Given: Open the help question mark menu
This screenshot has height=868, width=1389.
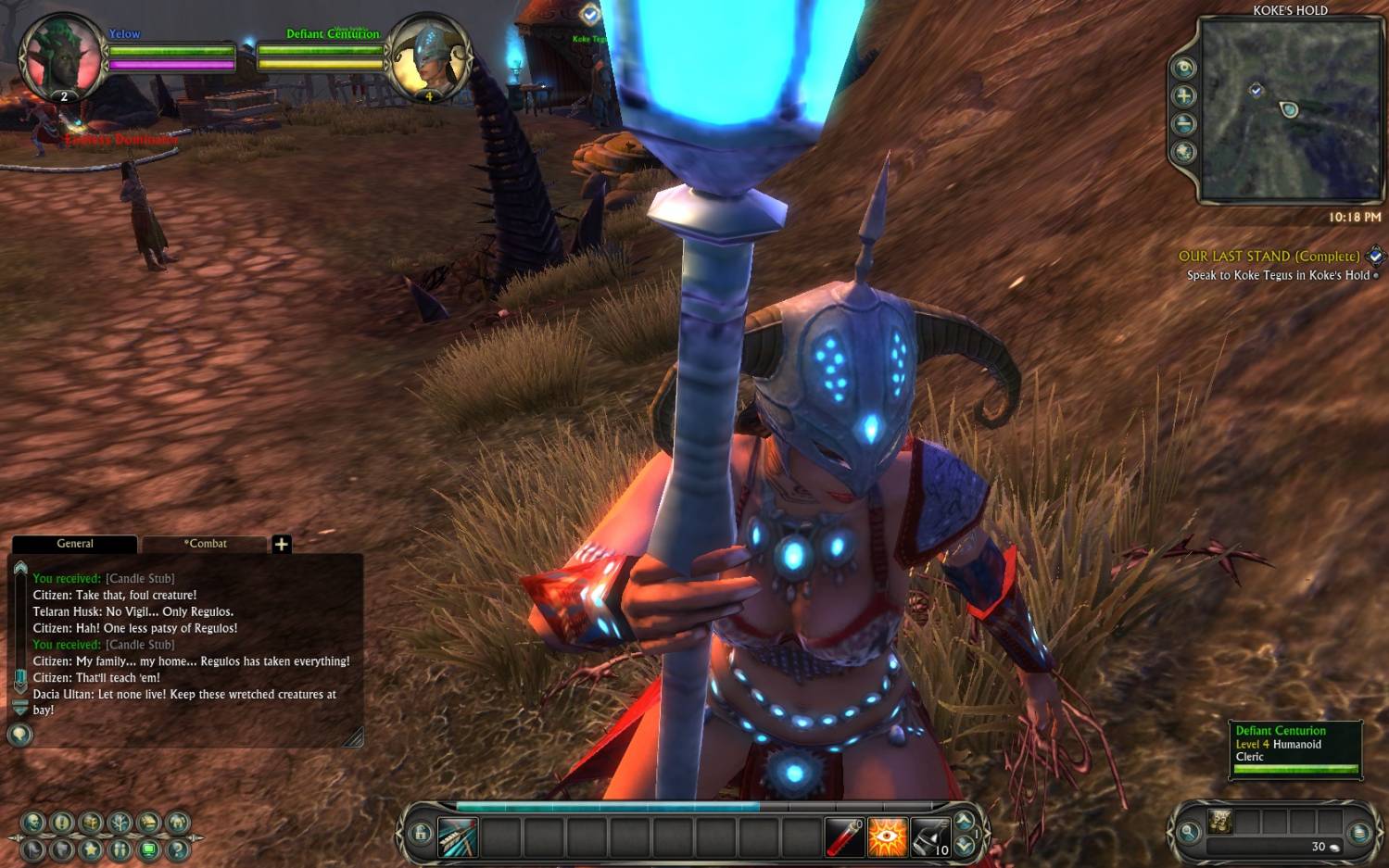Looking at the screenshot, I should tap(178, 849).
